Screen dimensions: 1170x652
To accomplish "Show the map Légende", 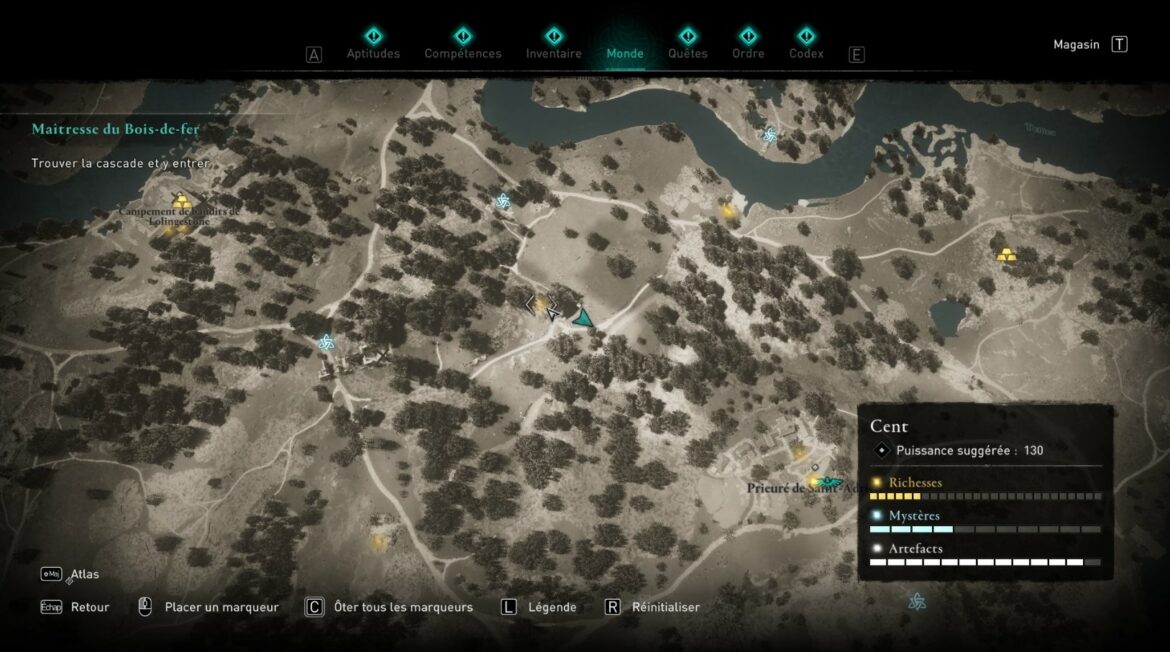I will [552, 607].
